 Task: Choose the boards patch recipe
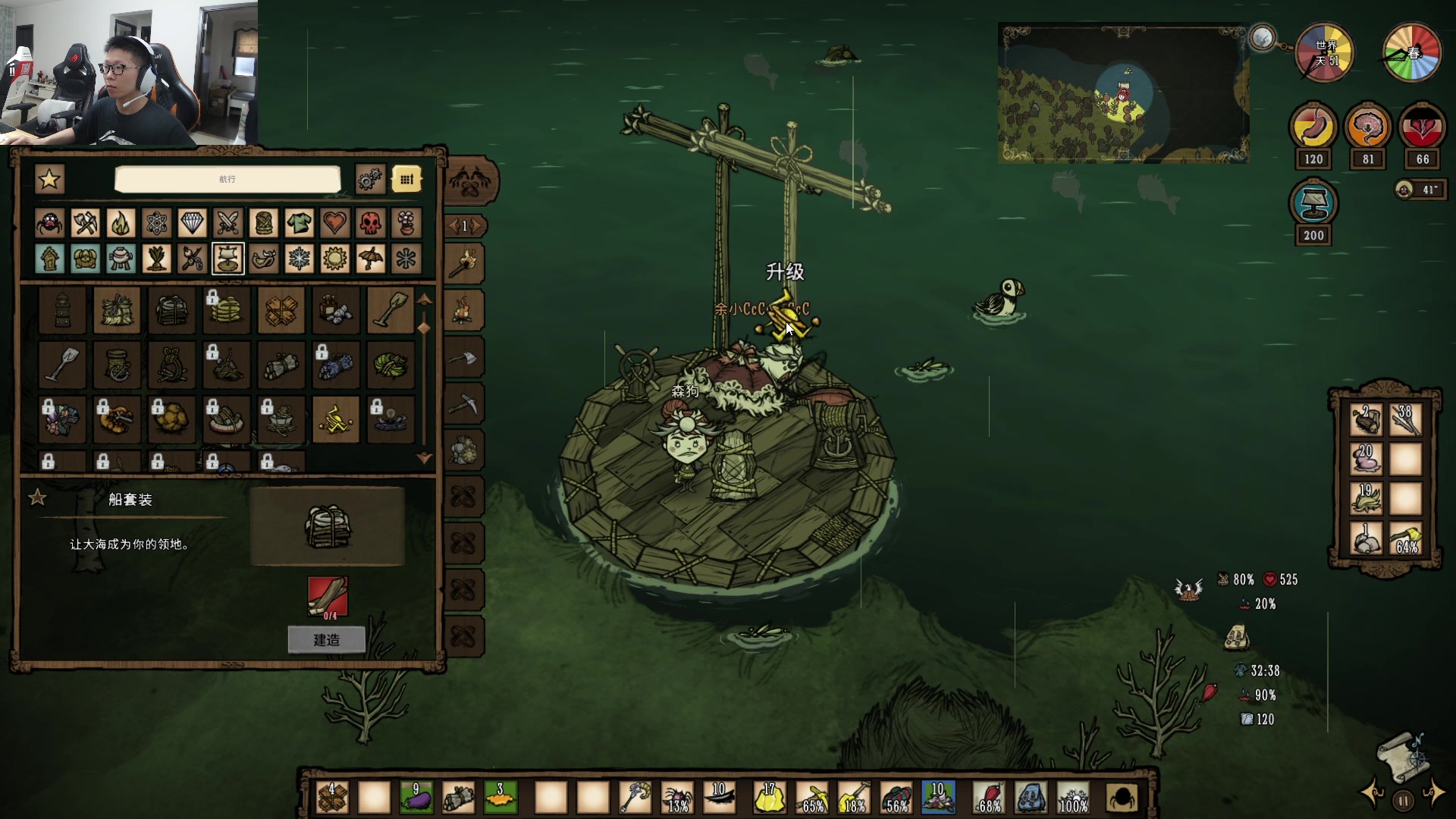point(281,310)
